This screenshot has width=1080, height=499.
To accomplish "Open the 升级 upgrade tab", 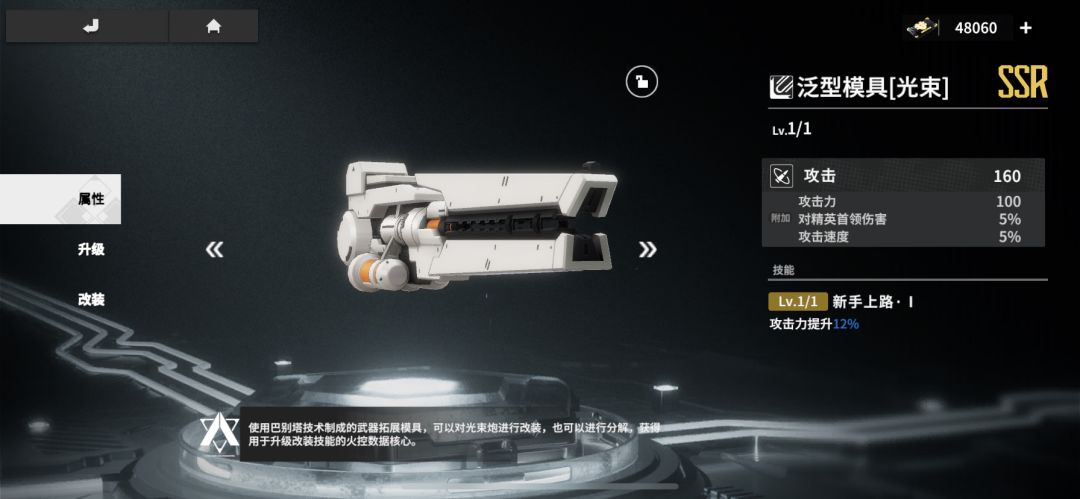I will [90, 249].
